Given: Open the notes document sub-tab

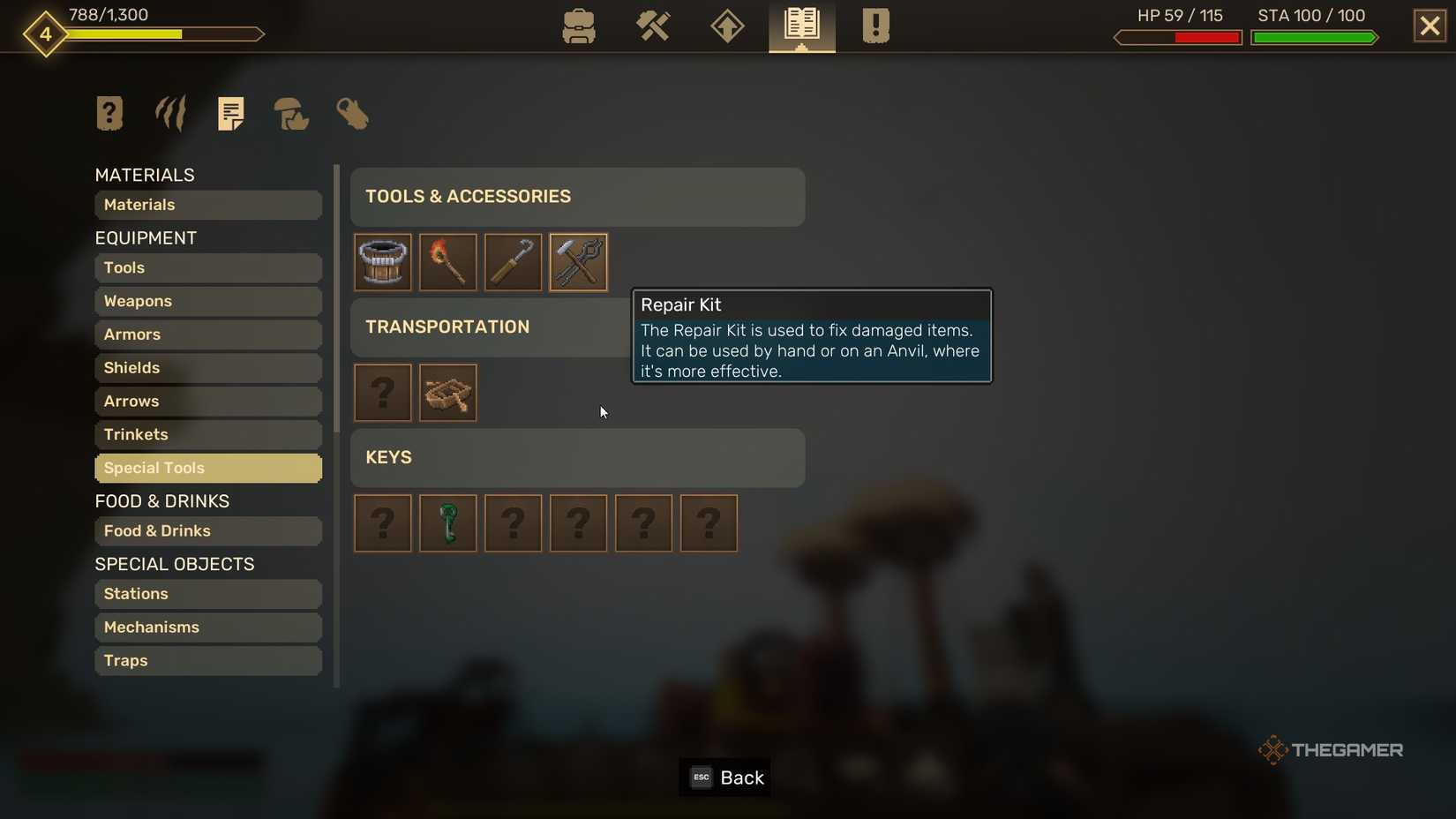Looking at the screenshot, I should coord(230,113).
